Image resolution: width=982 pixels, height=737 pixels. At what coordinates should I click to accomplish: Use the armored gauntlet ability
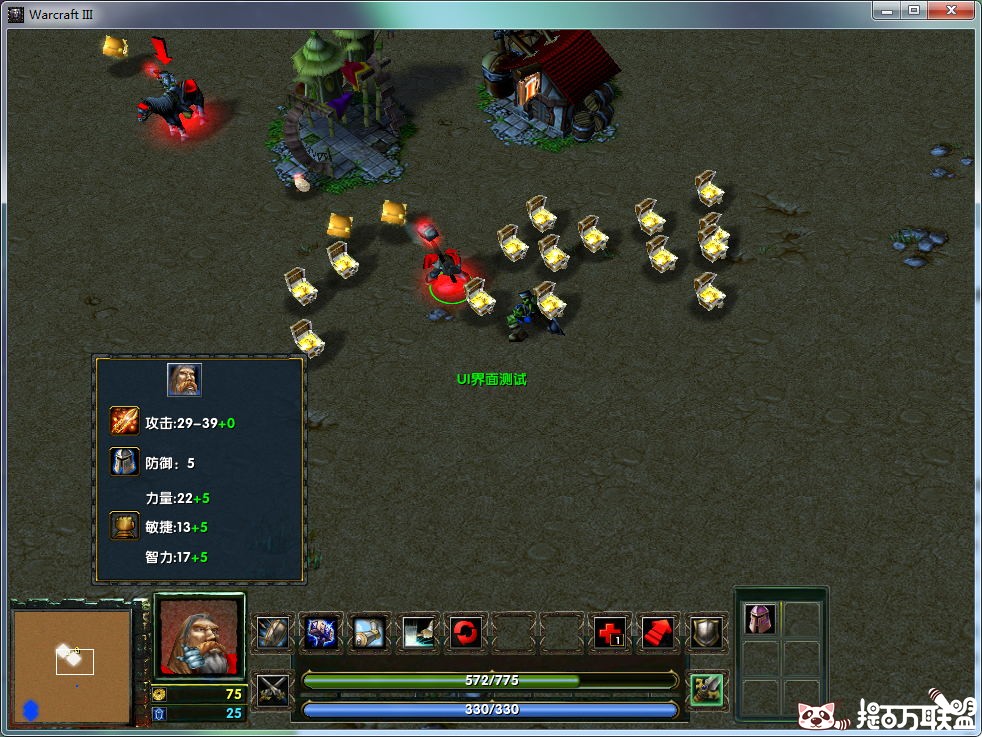click(368, 632)
